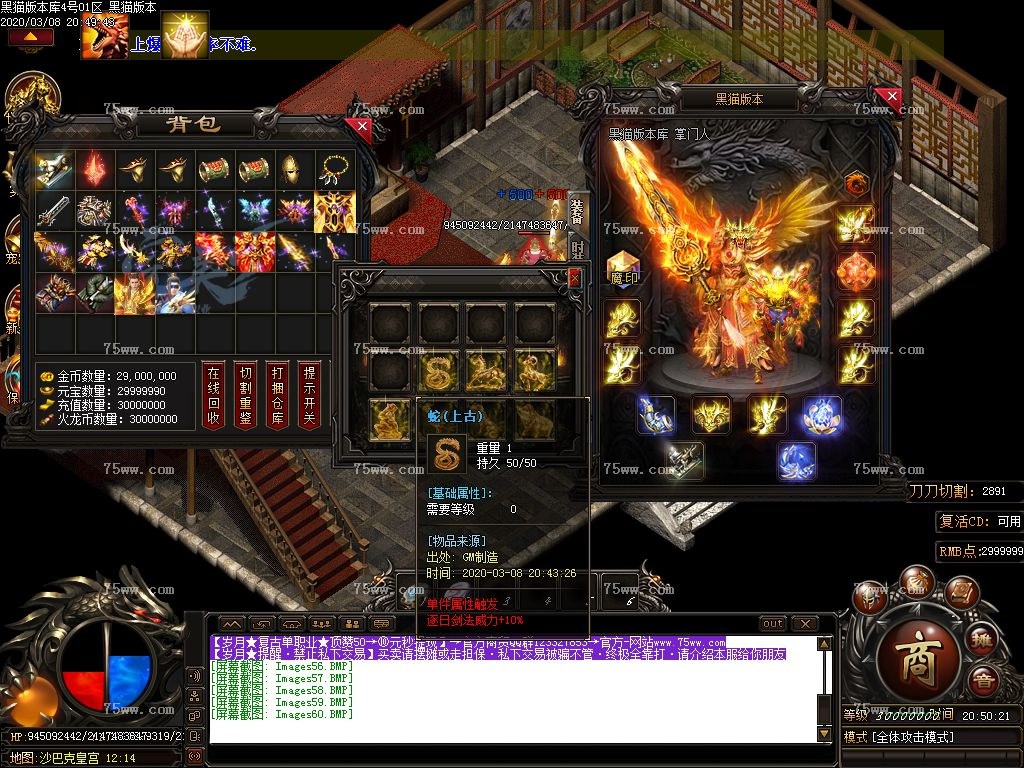Viewport: 1024px width, 768px height.
Task: Open the 切割重鉴 re-appraise function
Action: point(245,394)
